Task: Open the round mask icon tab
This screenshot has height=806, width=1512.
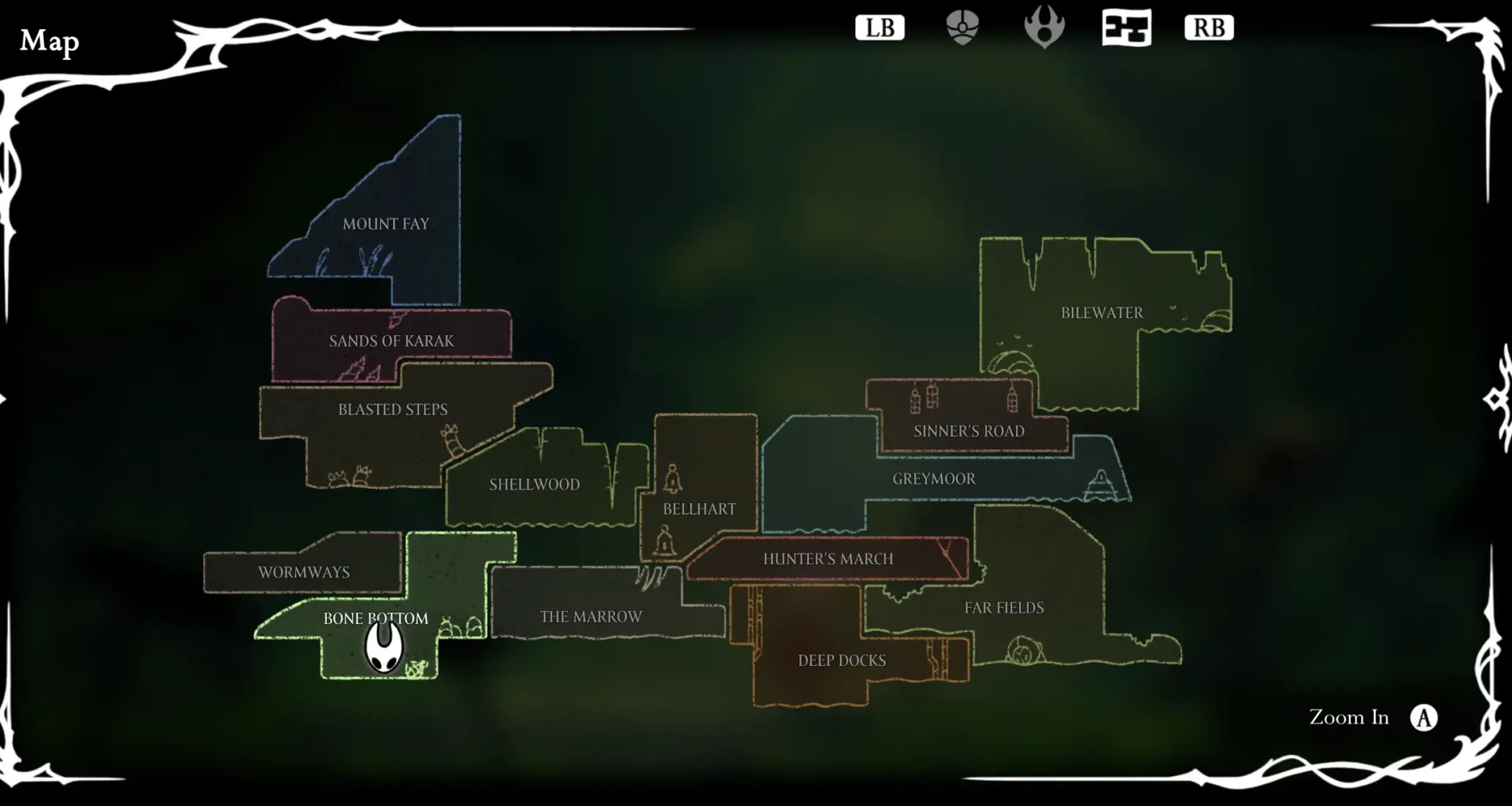Action: point(962,28)
